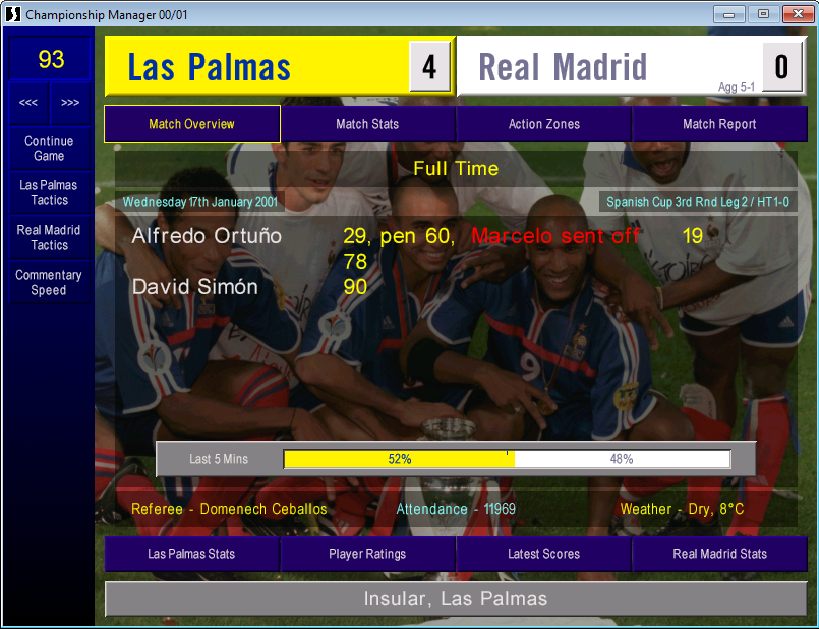
Task: Open Real Madrid Tactics
Action: tap(49, 238)
